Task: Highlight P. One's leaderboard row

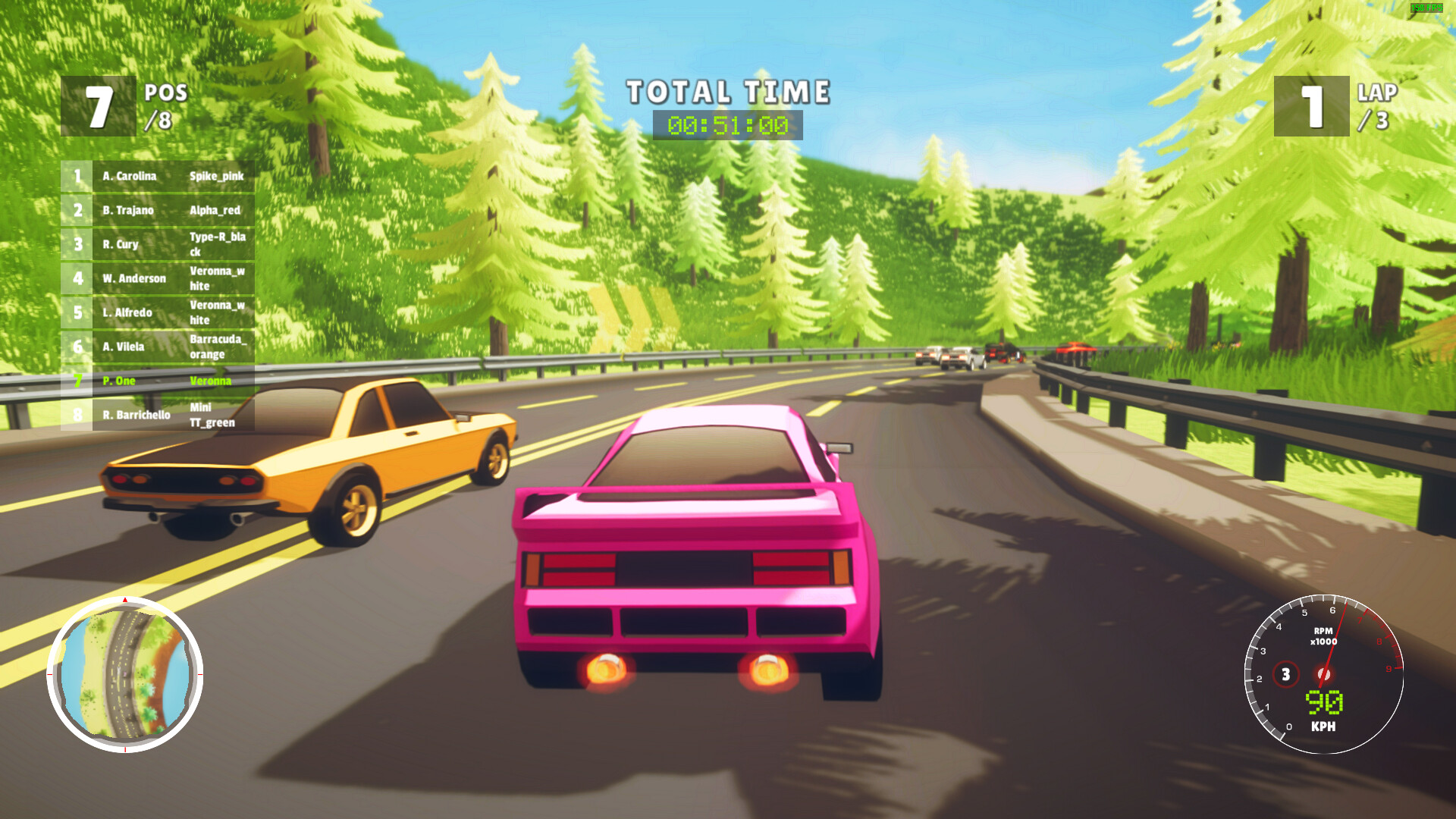Action: click(x=159, y=380)
